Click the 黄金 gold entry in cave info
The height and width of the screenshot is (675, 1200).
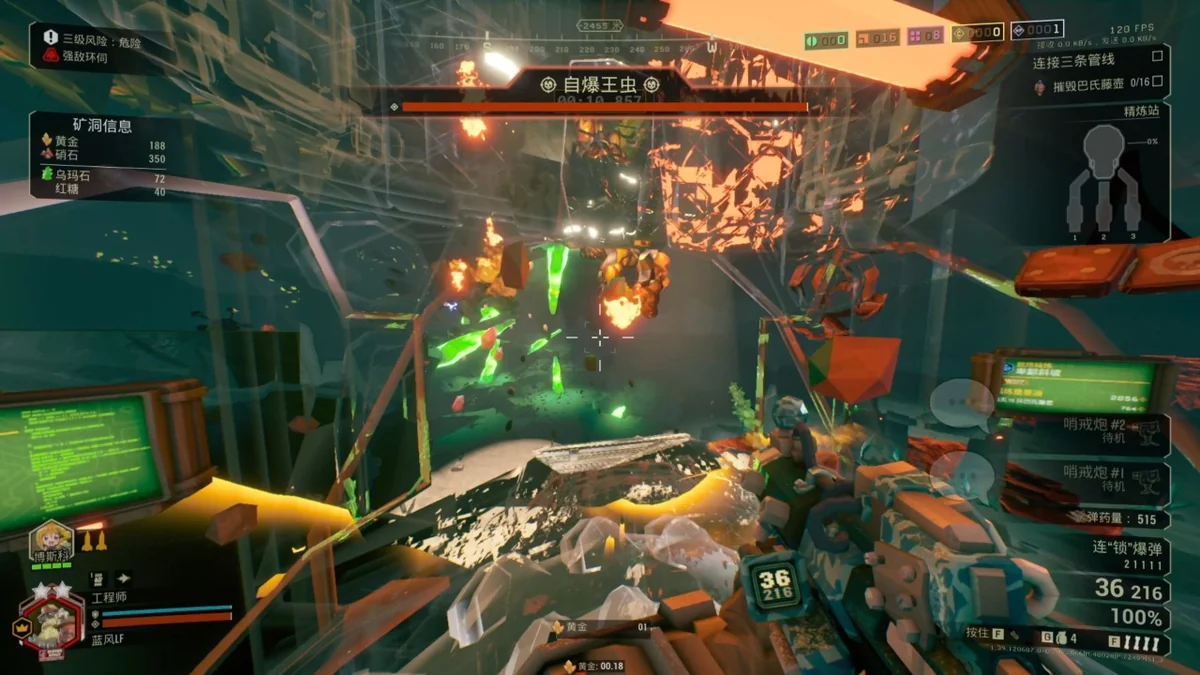(x=70, y=145)
